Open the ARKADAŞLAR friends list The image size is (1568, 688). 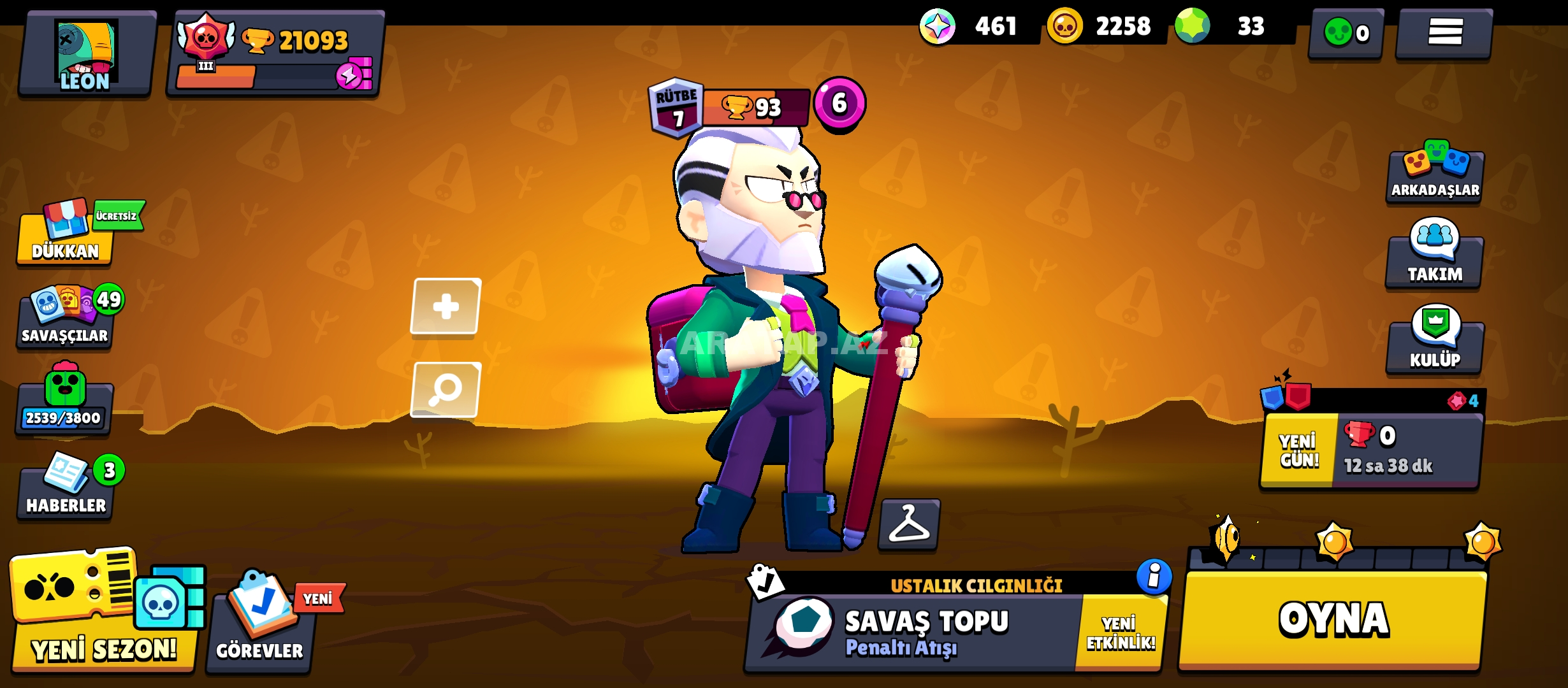[x=1435, y=176]
